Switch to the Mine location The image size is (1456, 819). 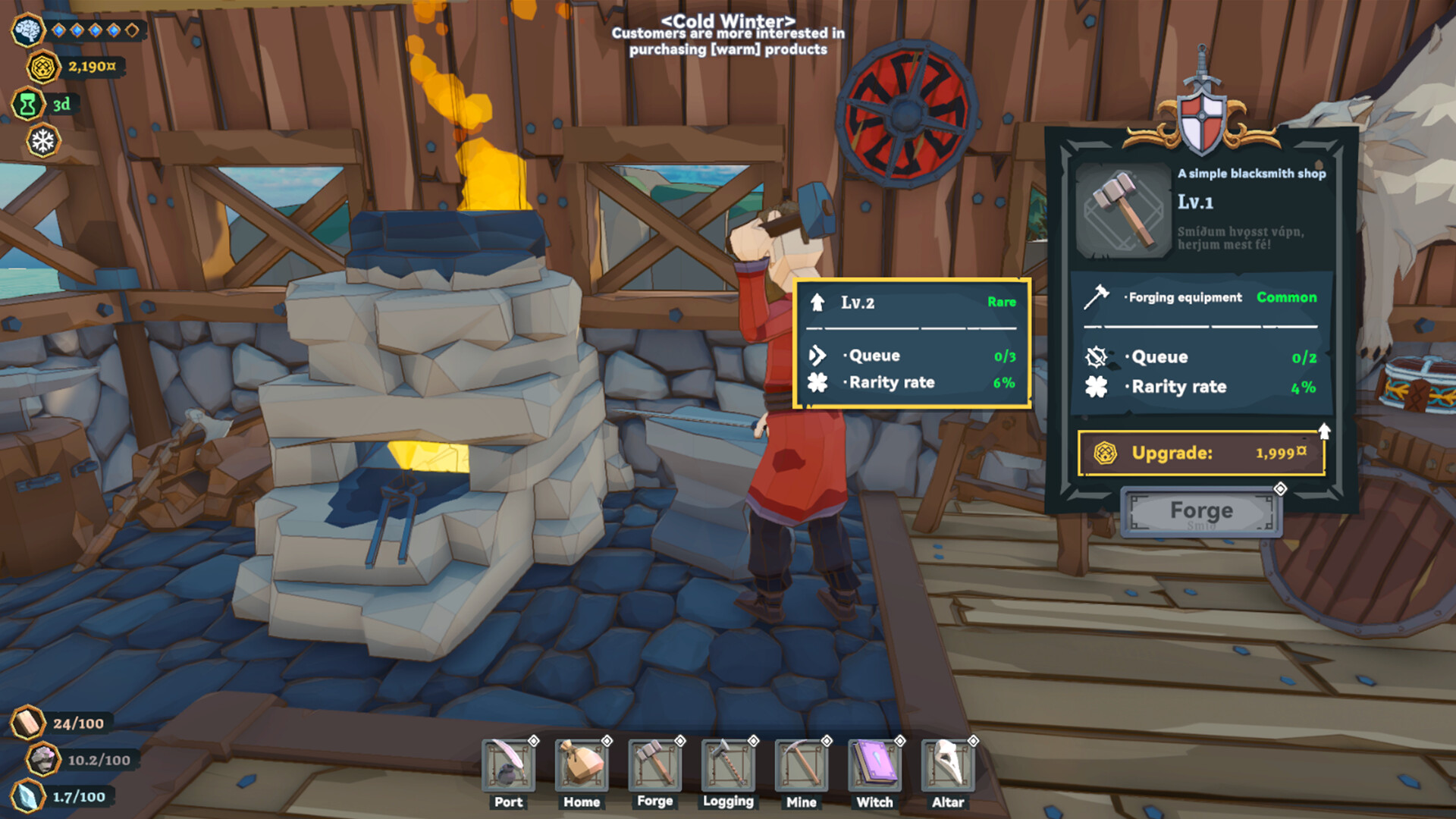click(x=802, y=766)
